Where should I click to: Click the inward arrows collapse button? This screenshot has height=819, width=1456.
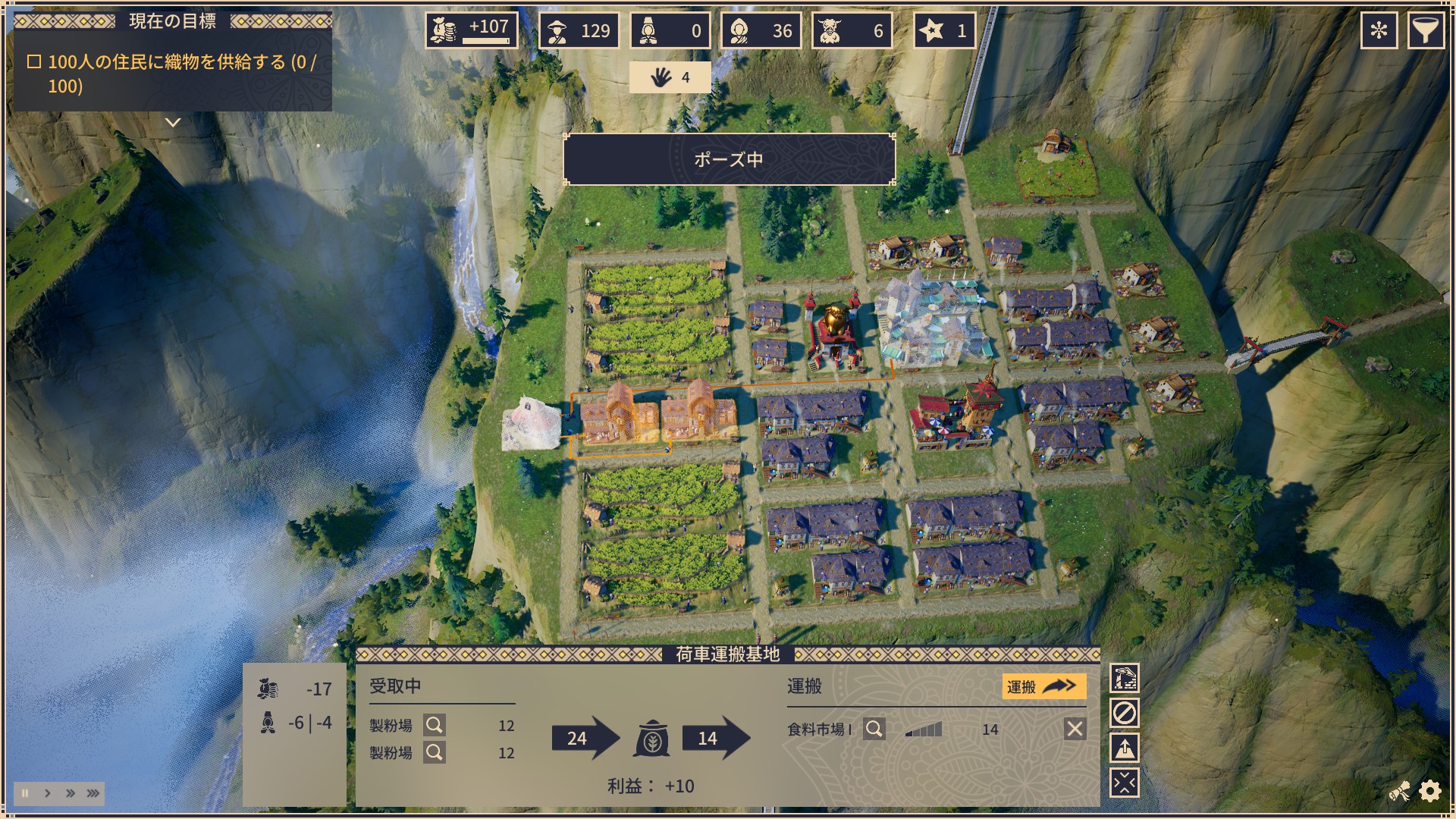[x=1124, y=783]
